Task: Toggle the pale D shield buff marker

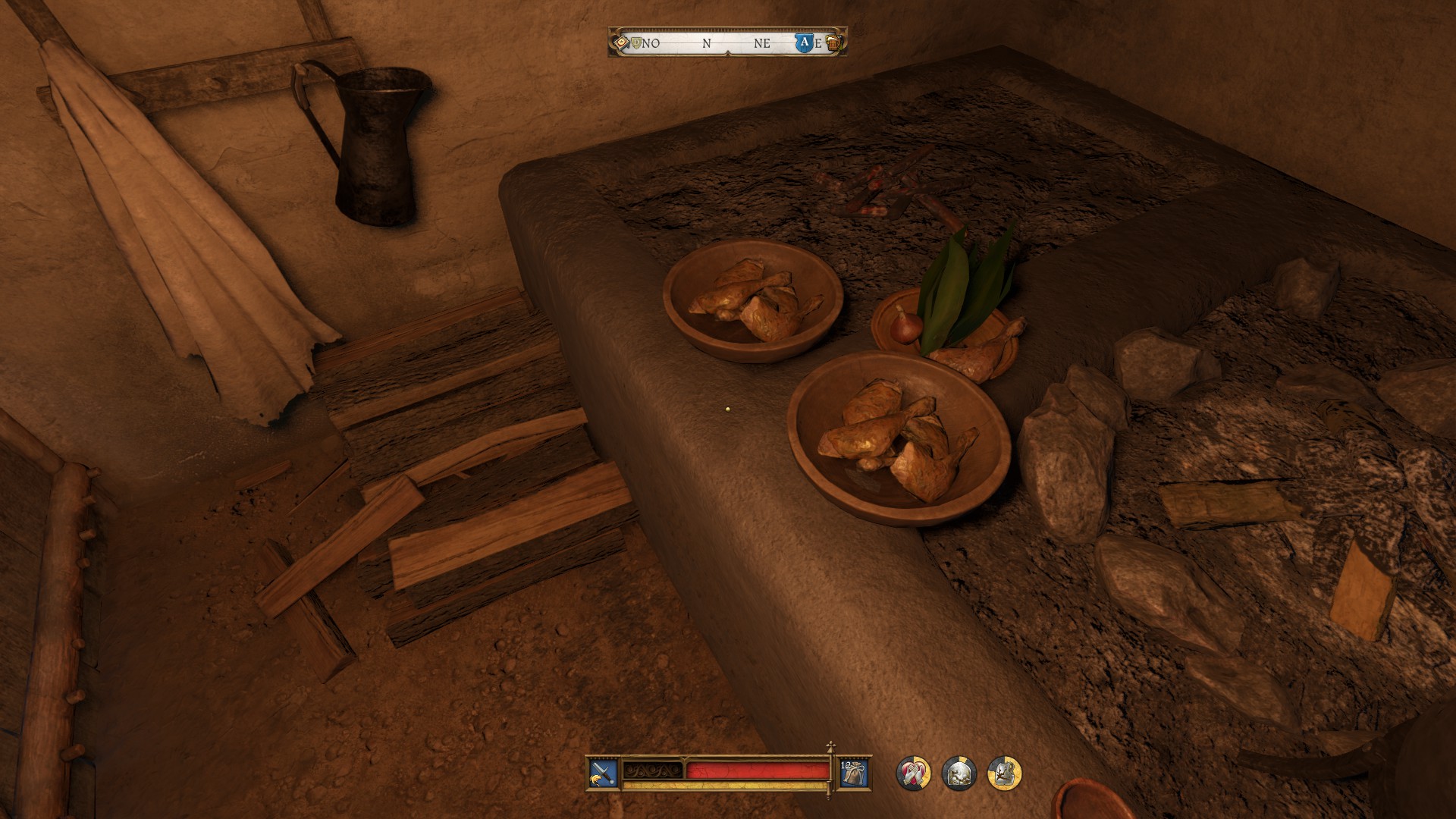Action: [x=636, y=42]
